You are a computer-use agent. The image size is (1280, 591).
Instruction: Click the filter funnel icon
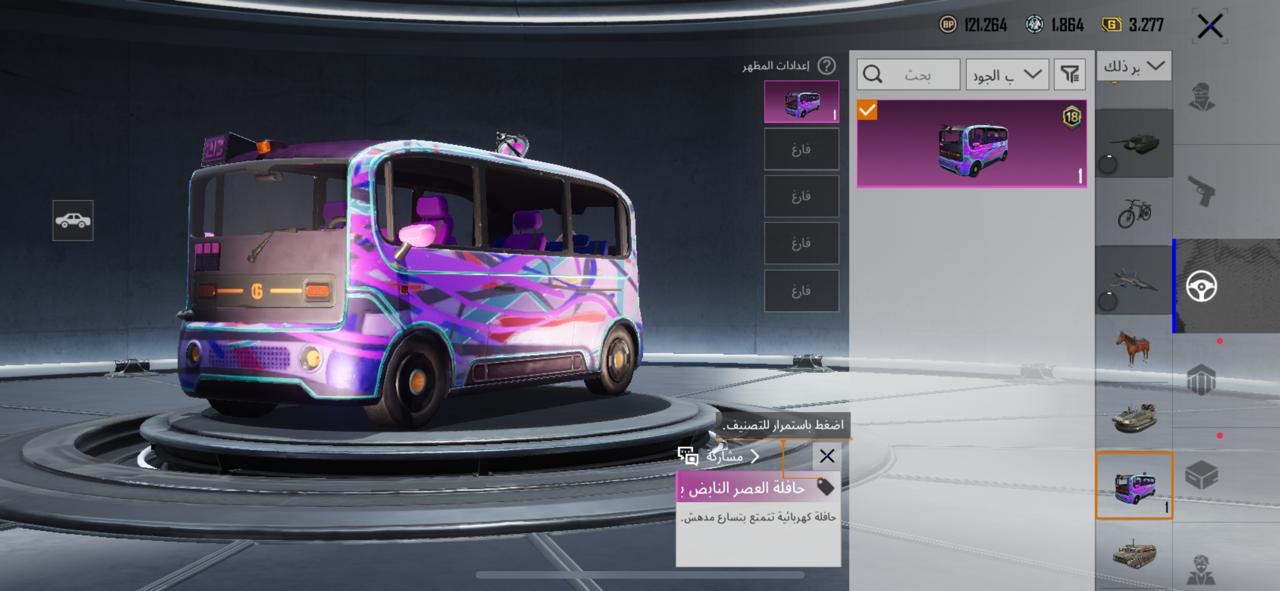(x=1070, y=74)
